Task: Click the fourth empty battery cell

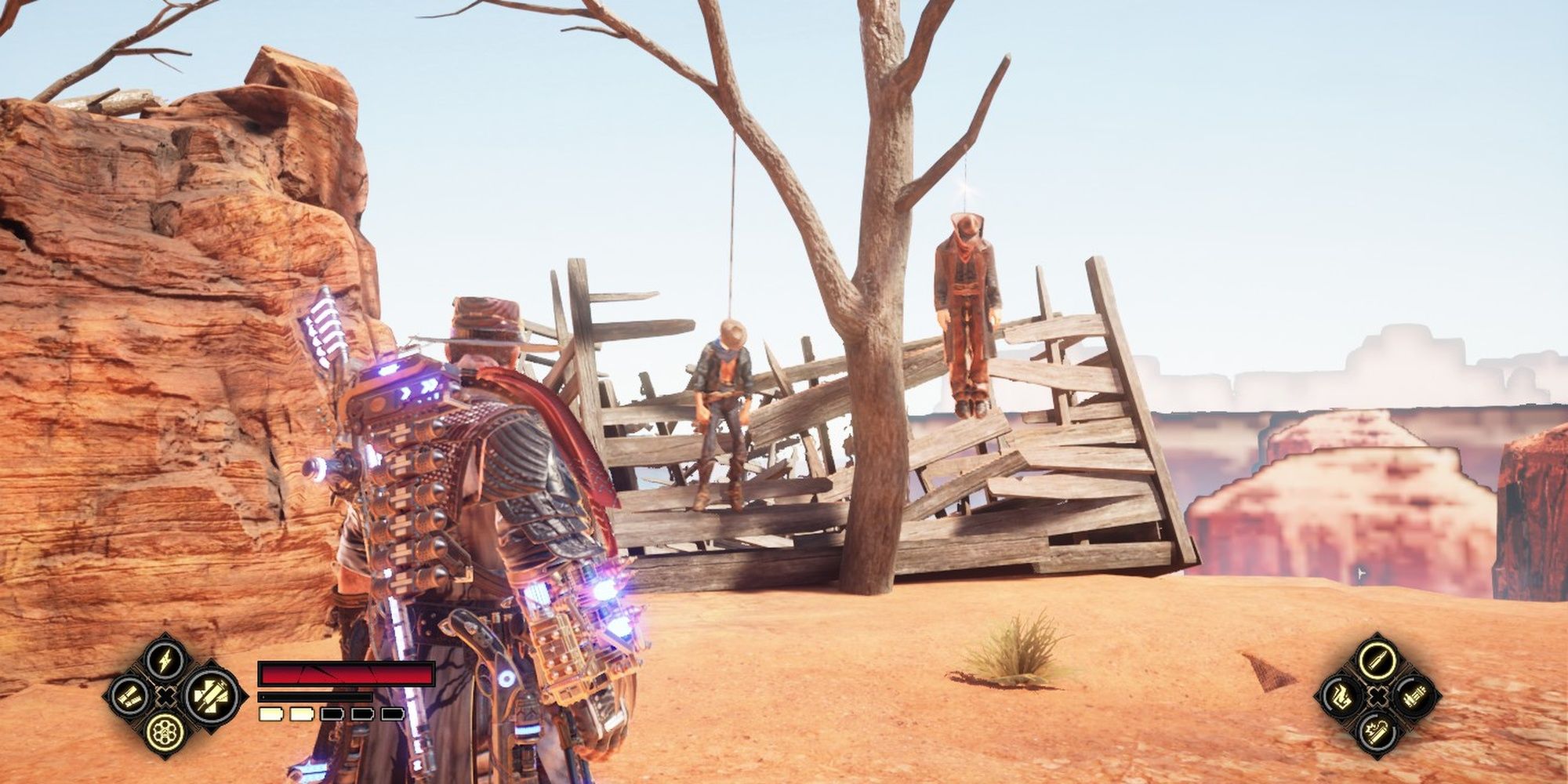Action: (362, 714)
